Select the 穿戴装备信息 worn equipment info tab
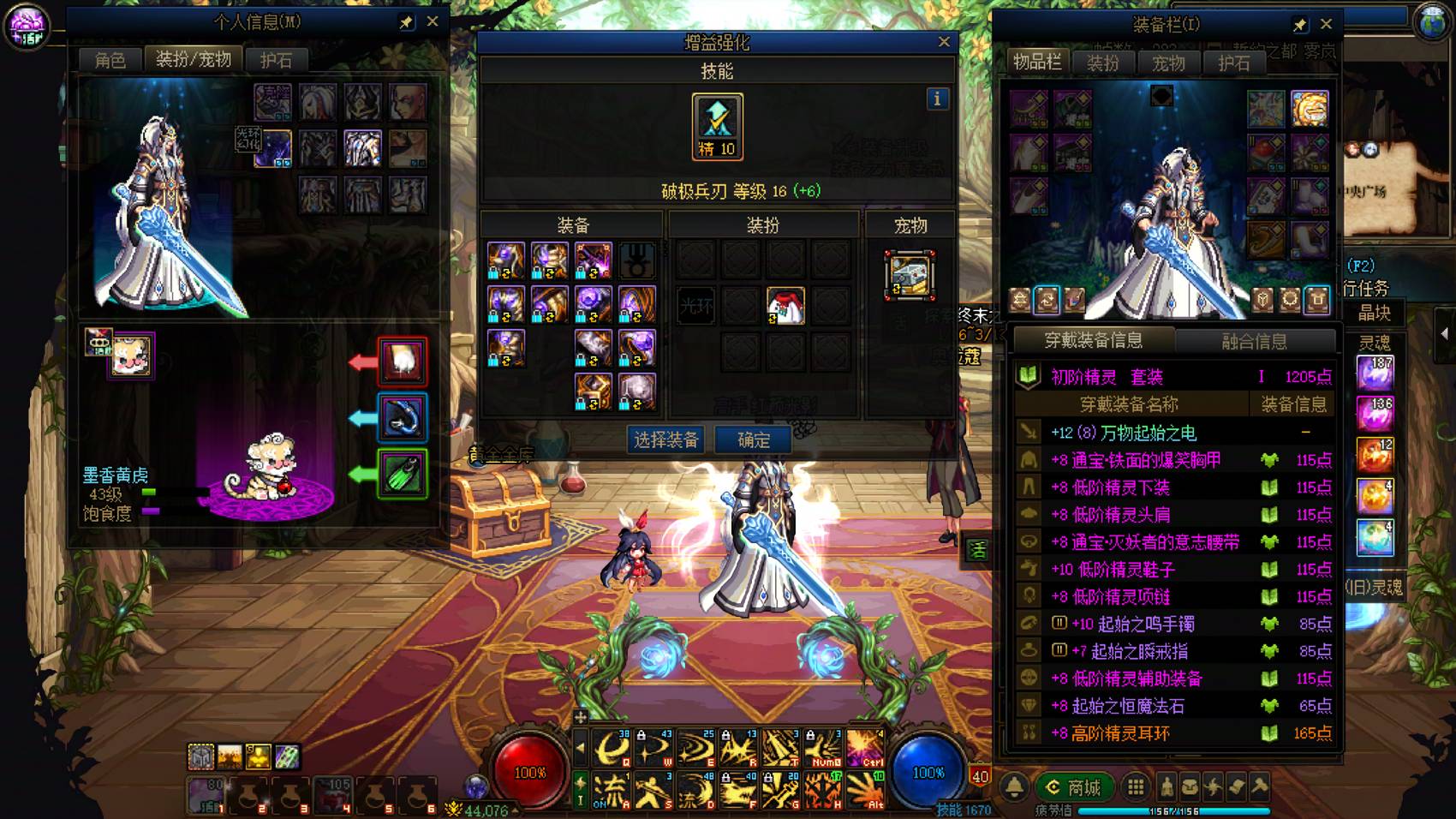Image resolution: width=1456 pixels, height=819 pixels. pyautogui.click(x=1093, y=341)
